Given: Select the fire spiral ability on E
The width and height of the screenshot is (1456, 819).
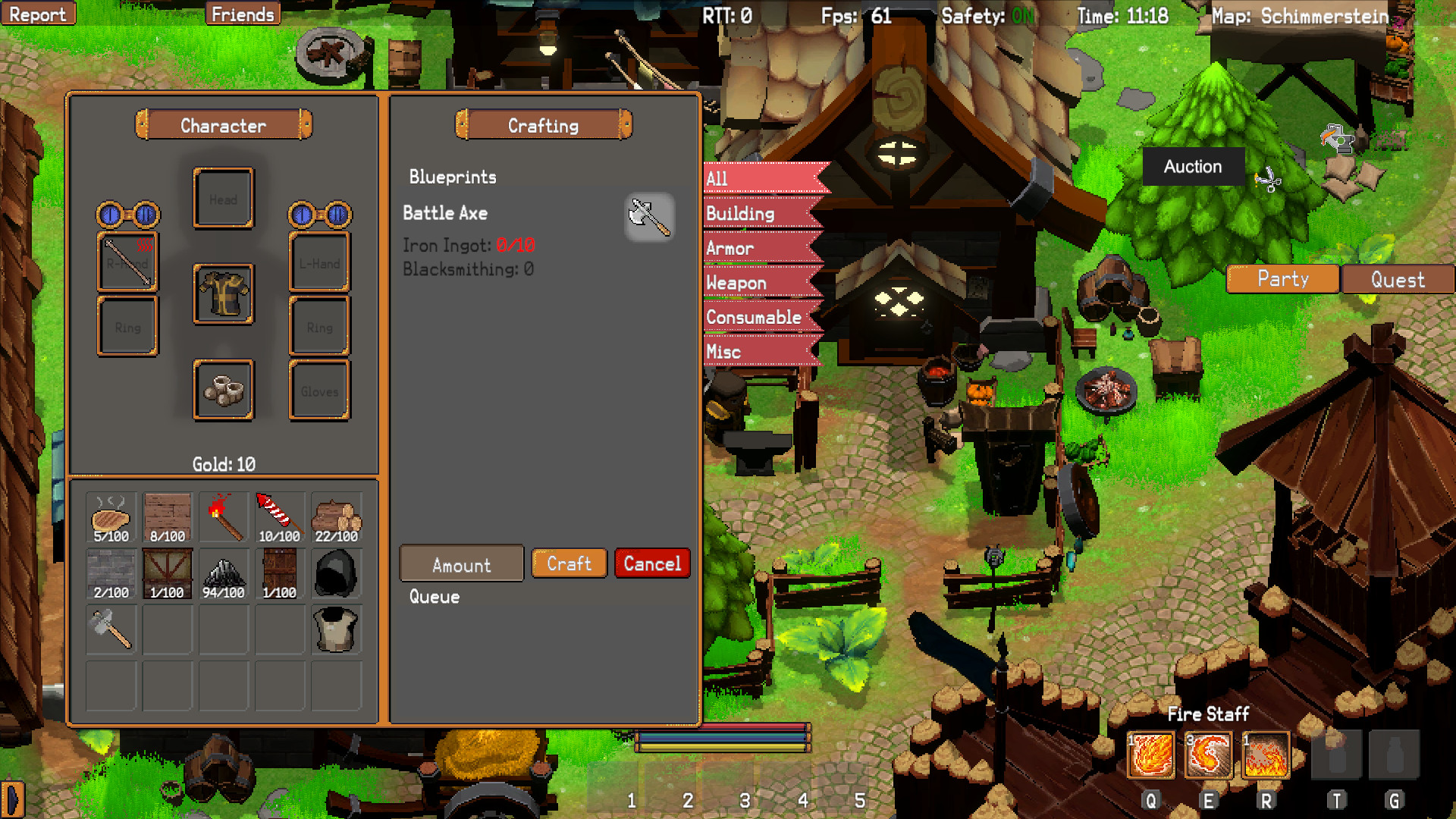Looking at the screenshot, I should (x=1207, y=756).
